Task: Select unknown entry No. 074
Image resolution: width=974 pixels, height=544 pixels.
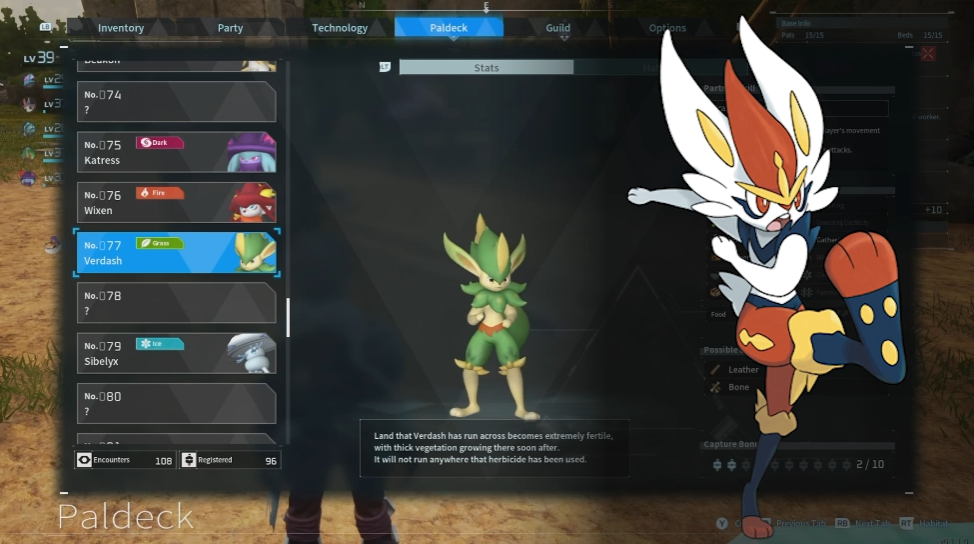Action: (176, 102)
